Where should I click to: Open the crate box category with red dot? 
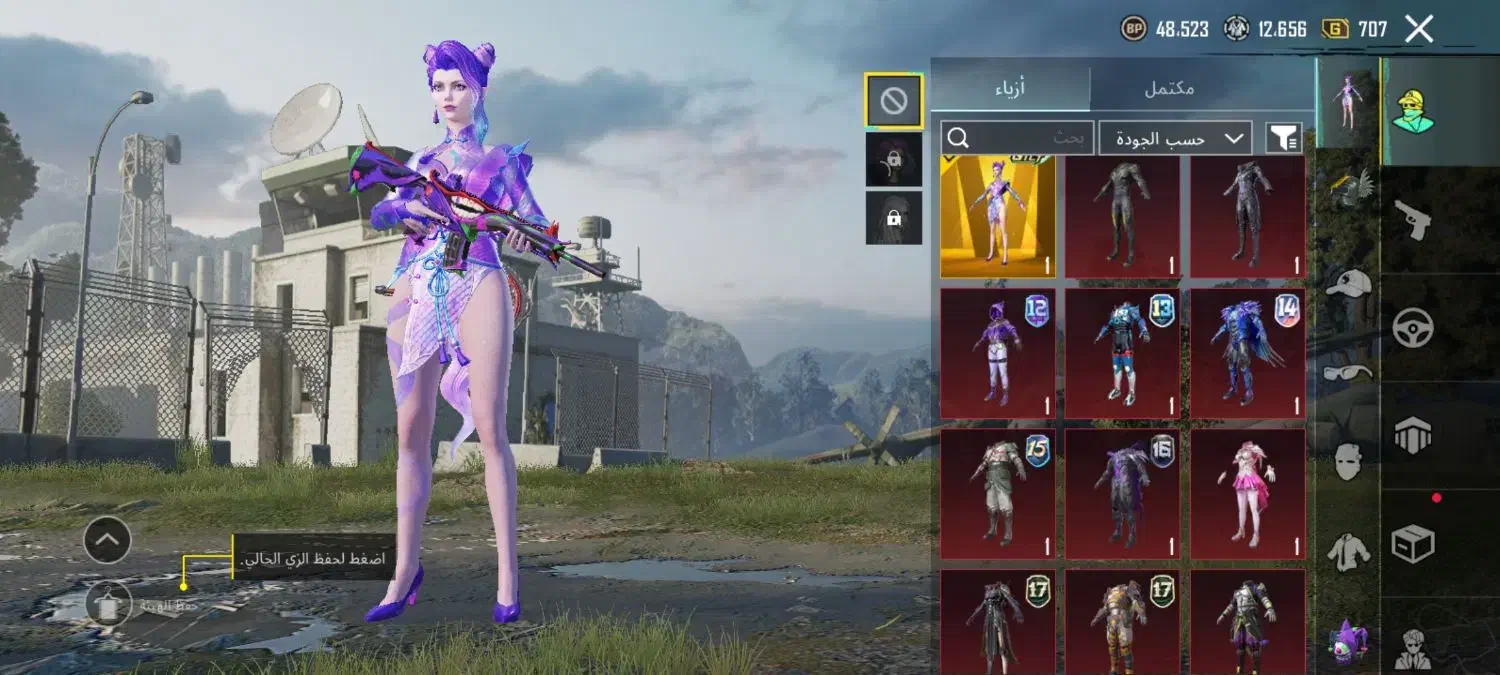1414,543
